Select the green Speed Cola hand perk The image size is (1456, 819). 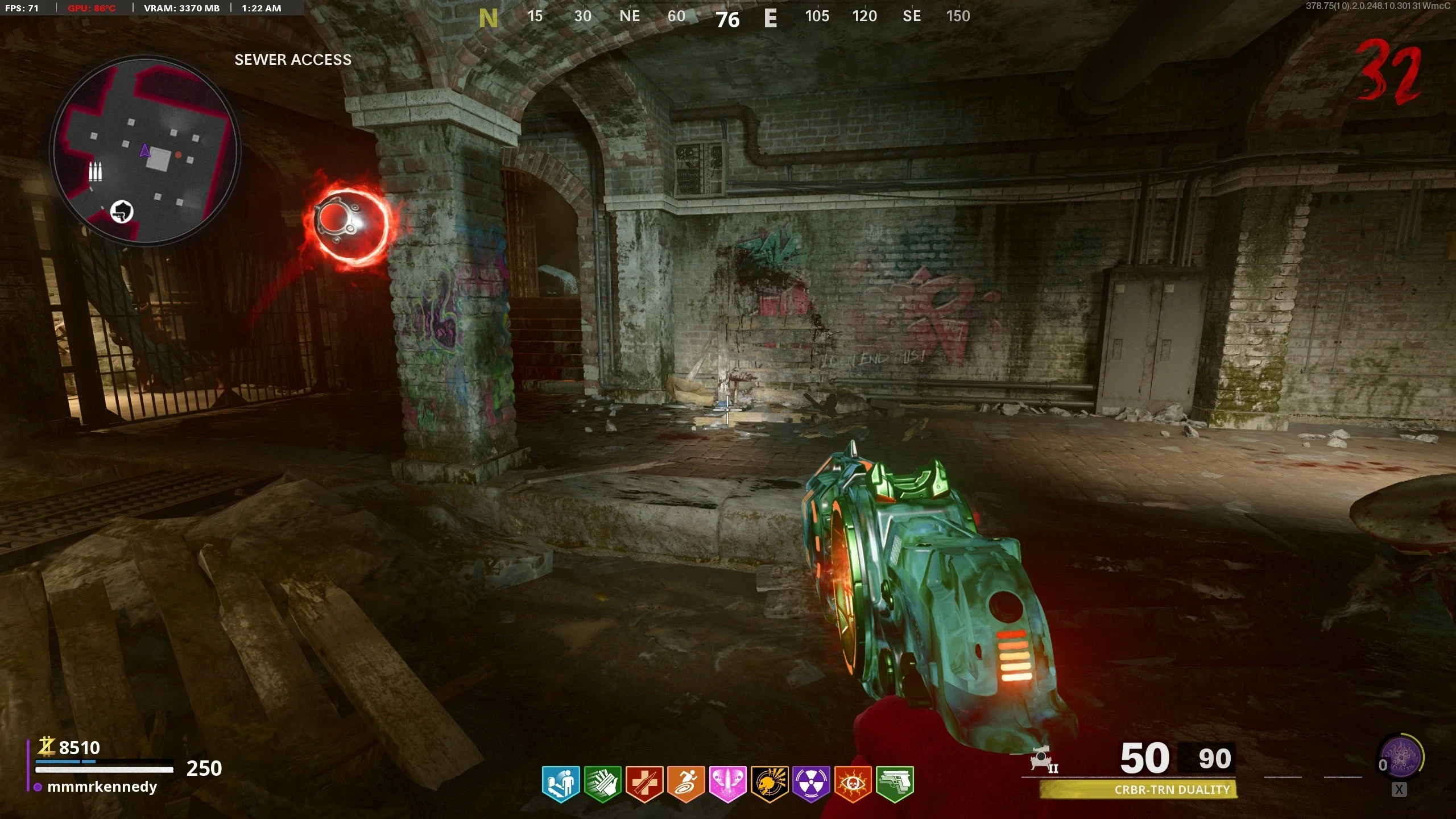(602, 784)
